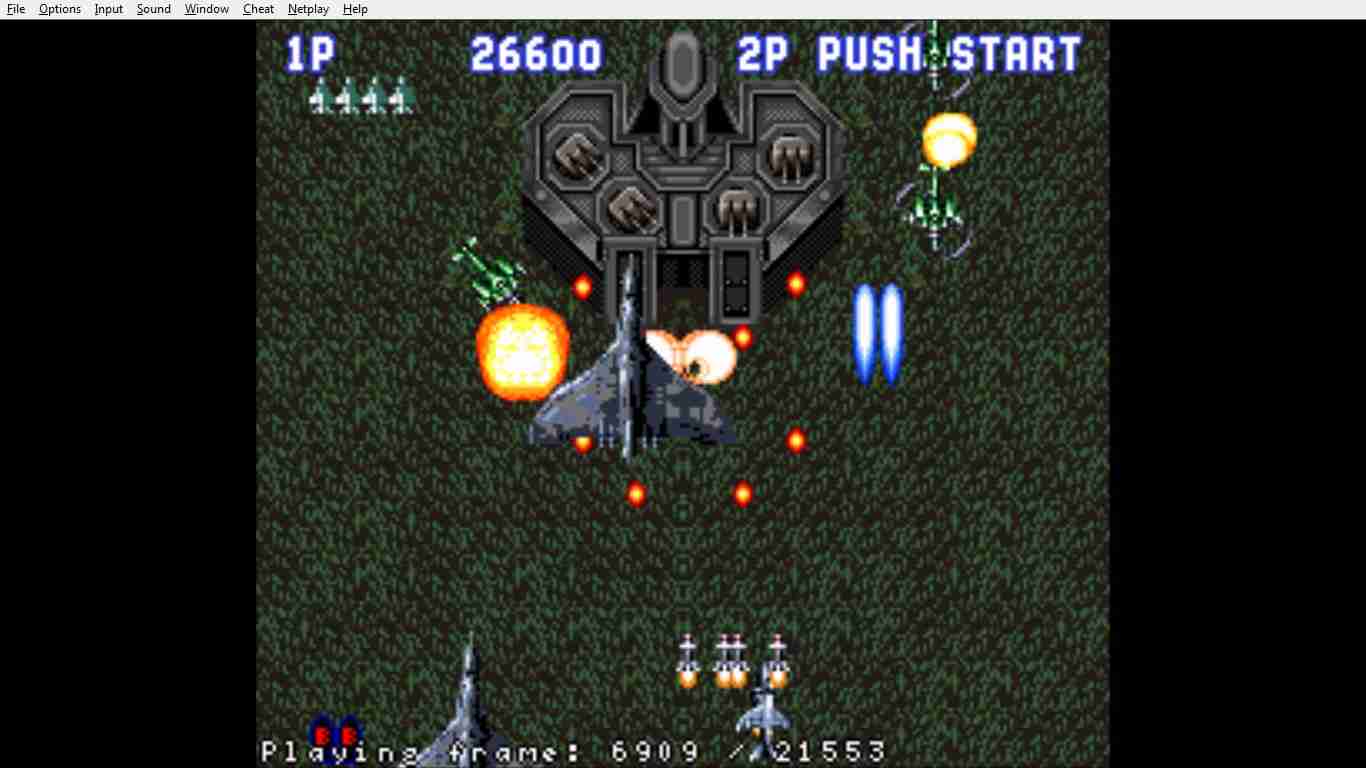
Task: Open the File menu
Action: click(16, 9)
